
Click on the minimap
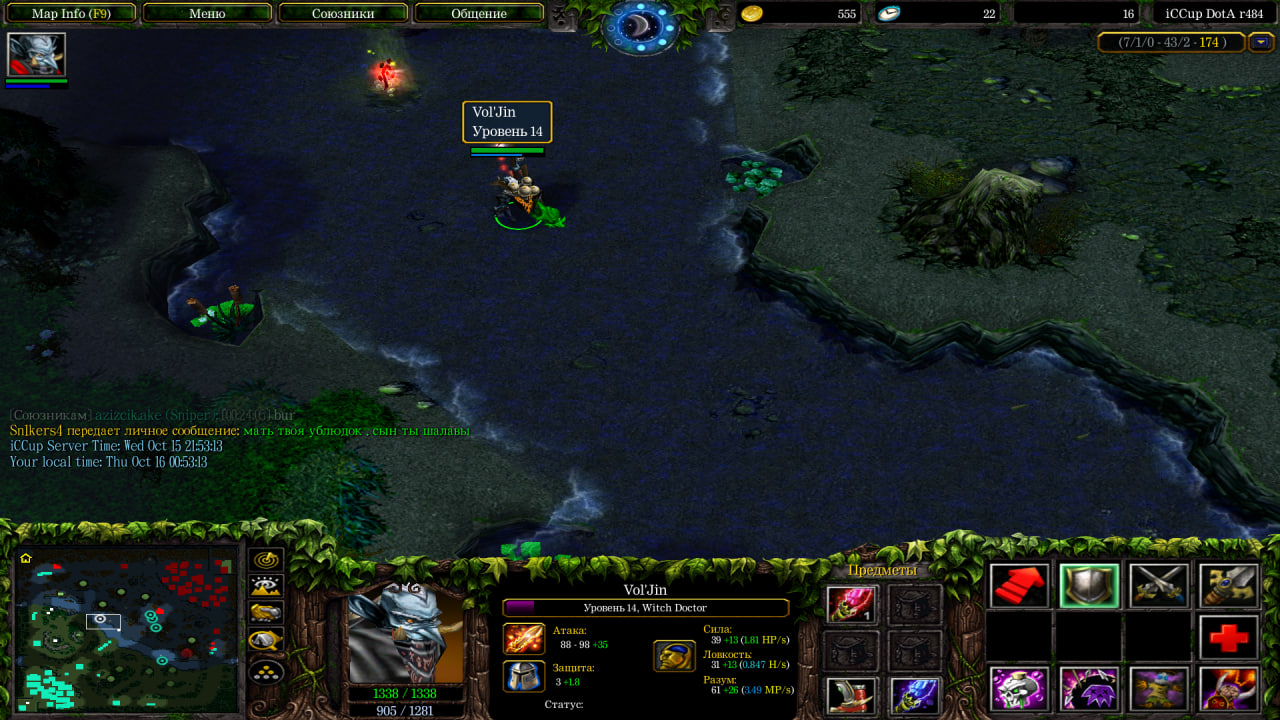pyautogui.click(x=125, y=632)
